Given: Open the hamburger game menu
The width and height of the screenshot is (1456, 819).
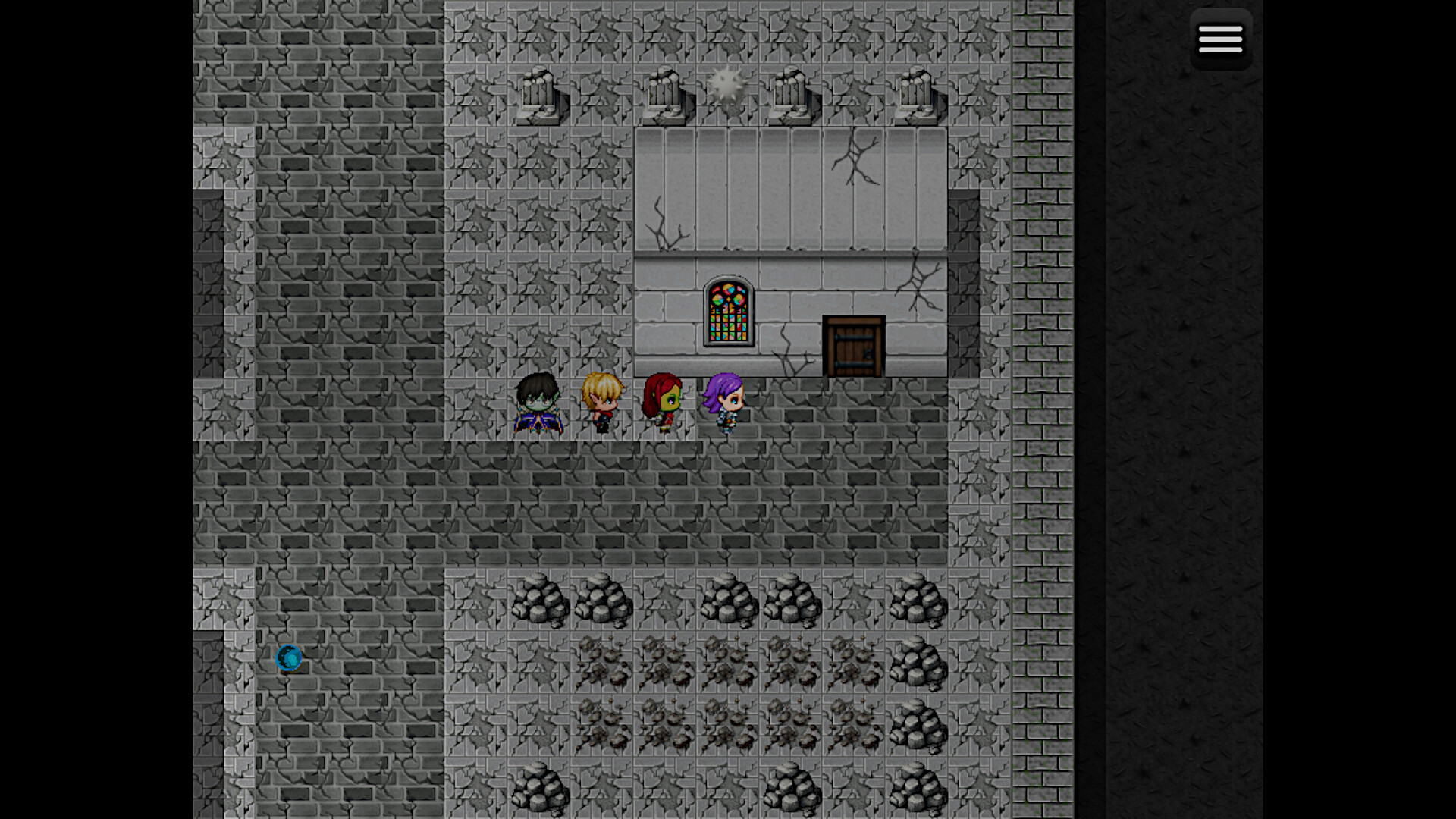Looking at the screenshot, I should pyautogui.click(x=1221, y=38).
